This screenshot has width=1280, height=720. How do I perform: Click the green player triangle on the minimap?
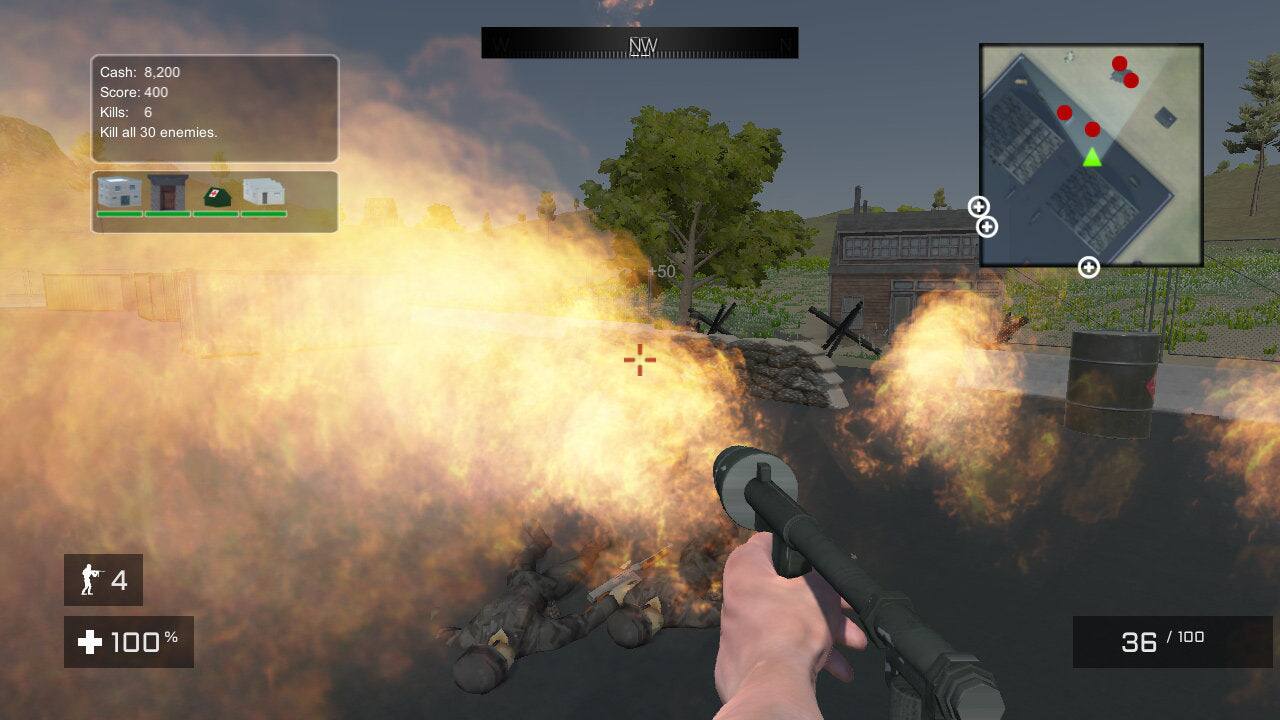click(x=1093, y=158)
